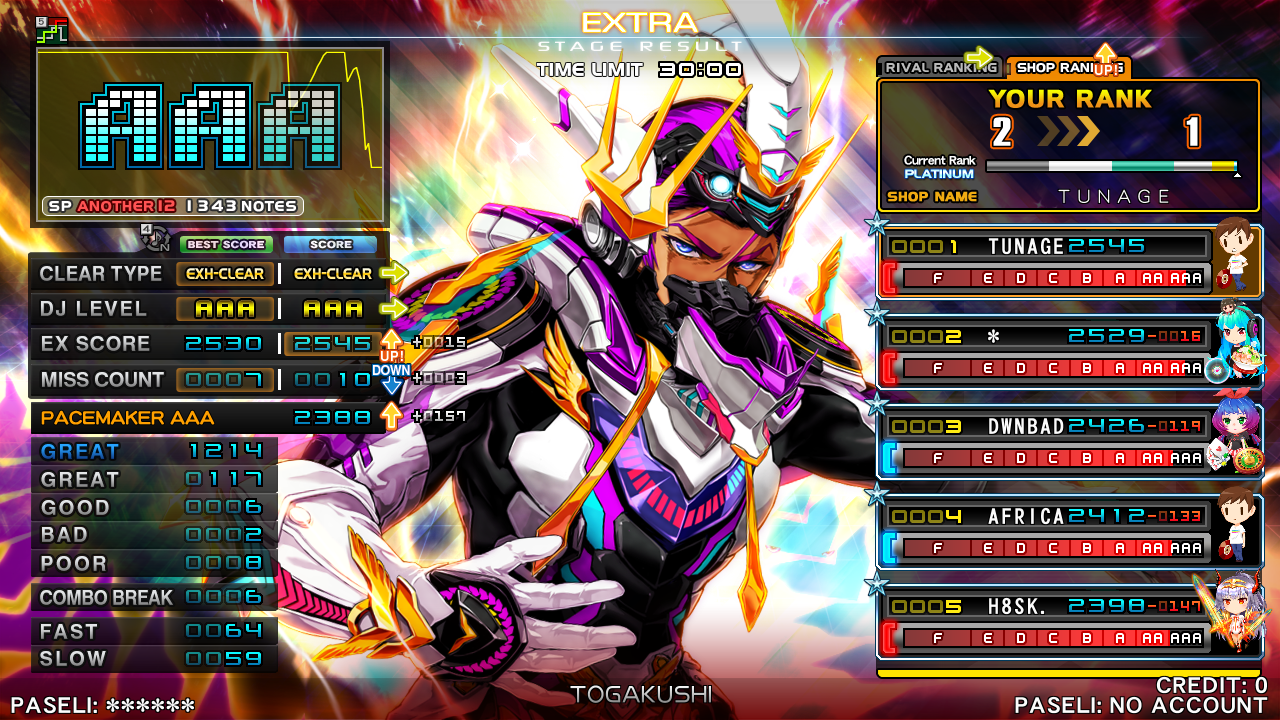Select the Shop Ranking tab
Viewport: 1280px width, 720px height.
click(1066, 68)
